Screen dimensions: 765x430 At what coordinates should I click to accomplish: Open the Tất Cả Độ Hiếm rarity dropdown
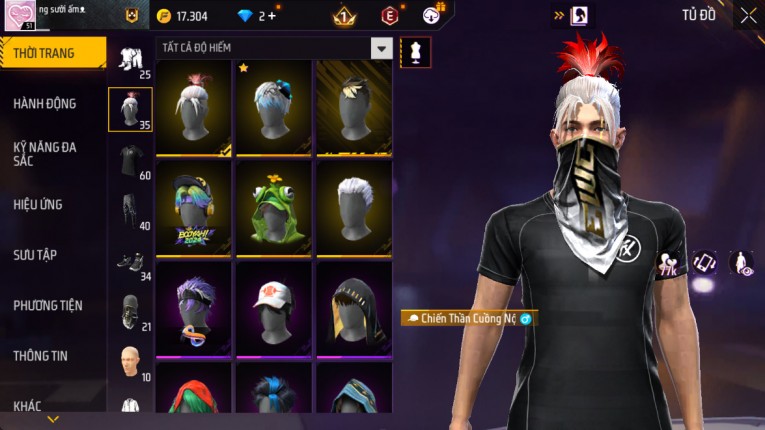381,48
